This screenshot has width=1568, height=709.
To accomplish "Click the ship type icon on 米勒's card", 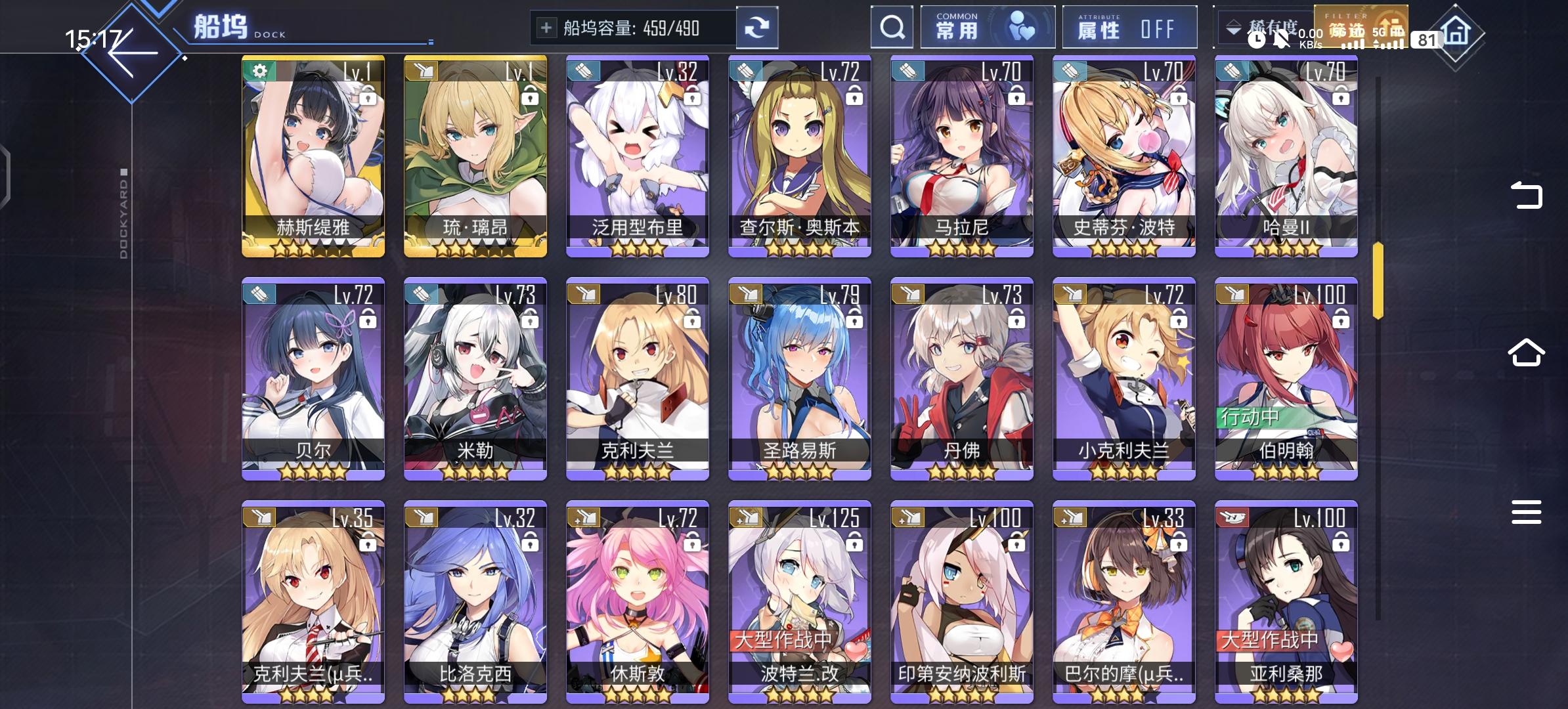I will 421,294.
